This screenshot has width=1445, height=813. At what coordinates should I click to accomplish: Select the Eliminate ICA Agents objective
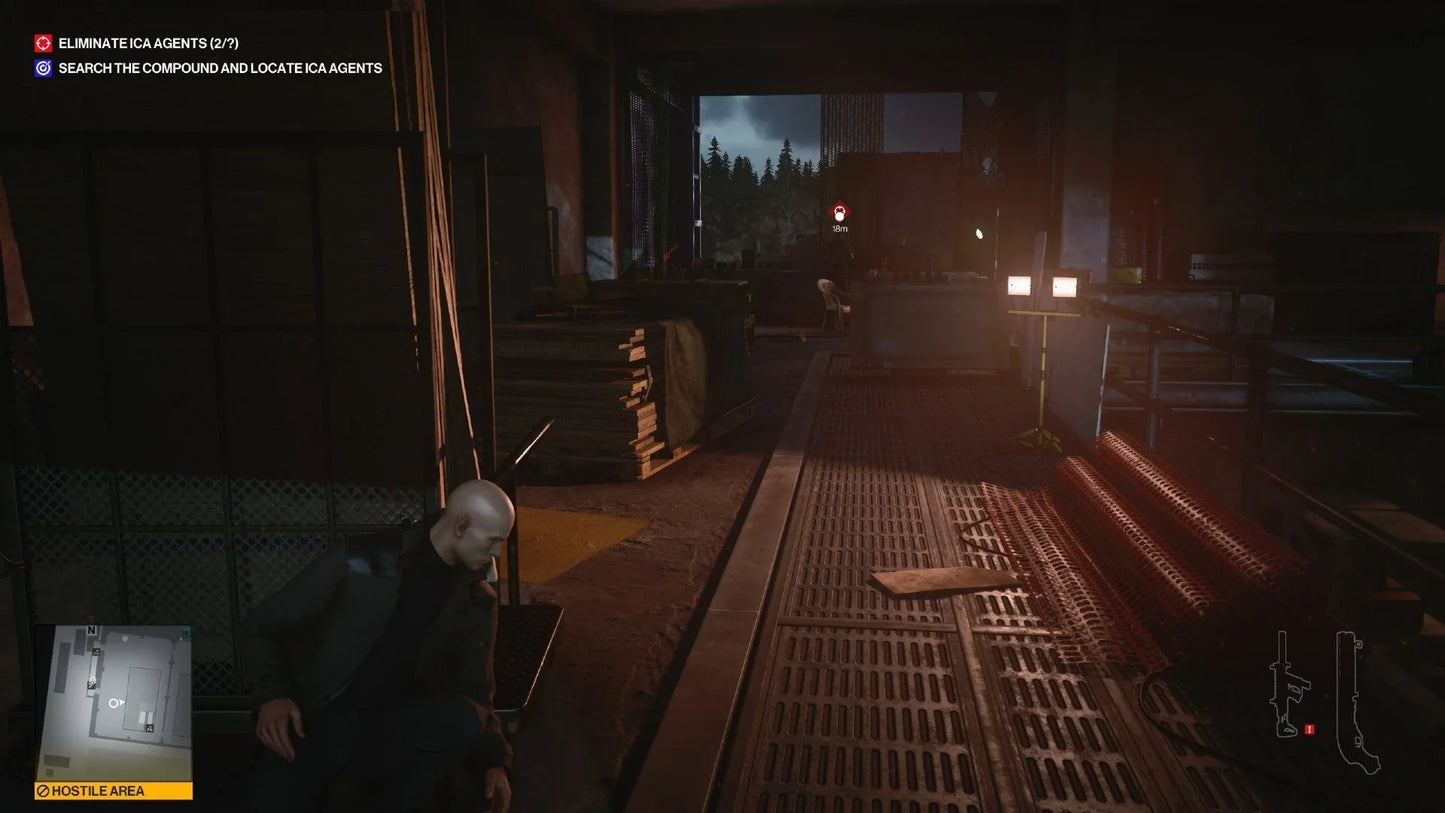coord(148,43)
